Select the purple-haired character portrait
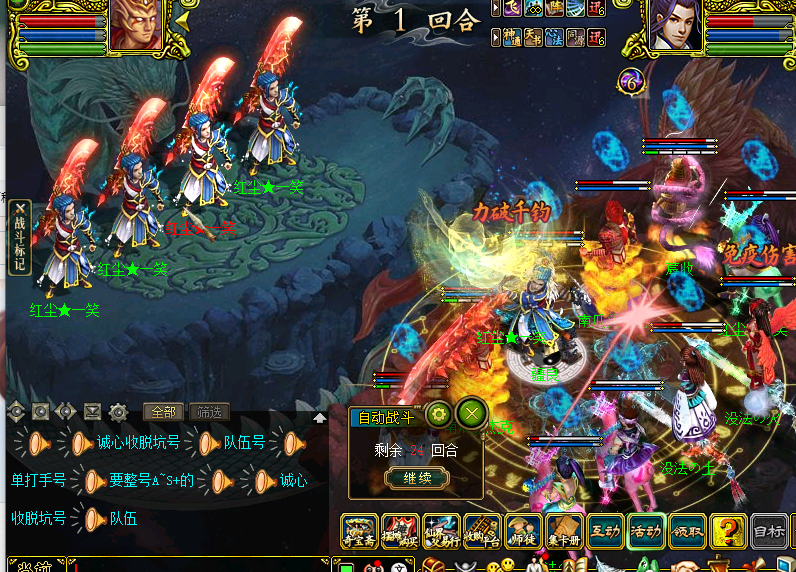This screenshot has width=796, height=572. tap(673, 26)
